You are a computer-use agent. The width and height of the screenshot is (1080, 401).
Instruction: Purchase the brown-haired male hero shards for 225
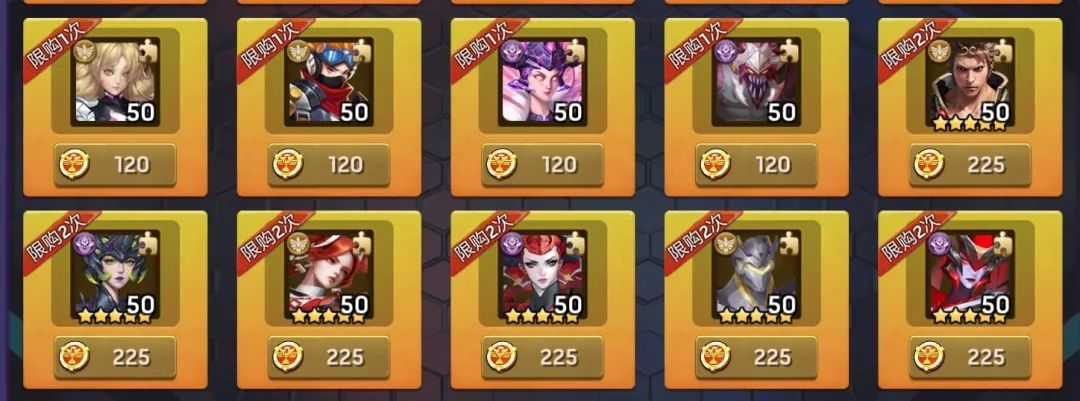(x=969, y=164)
